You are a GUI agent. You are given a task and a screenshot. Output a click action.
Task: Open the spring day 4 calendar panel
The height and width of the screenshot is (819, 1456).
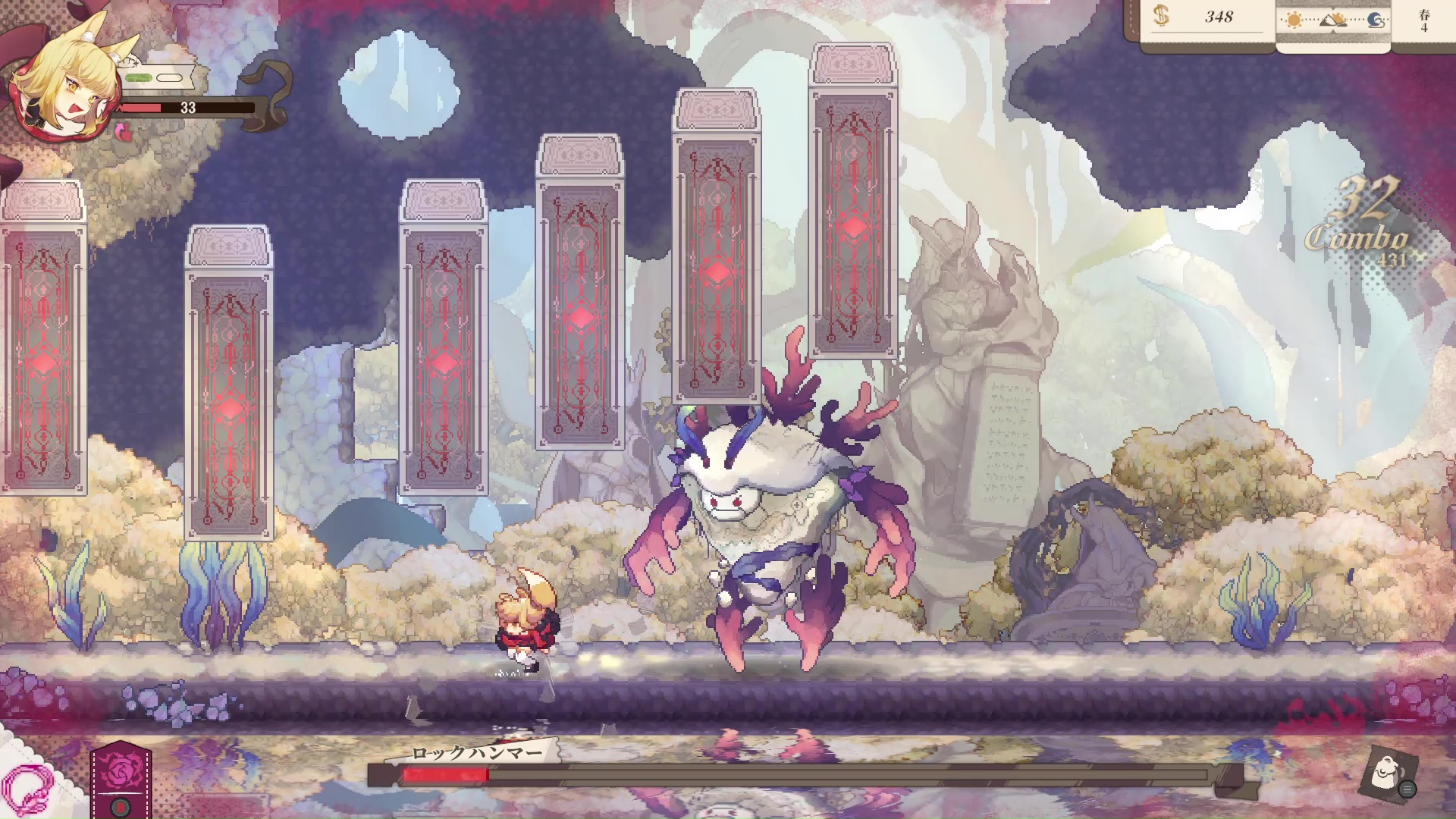pos(1424,21)
